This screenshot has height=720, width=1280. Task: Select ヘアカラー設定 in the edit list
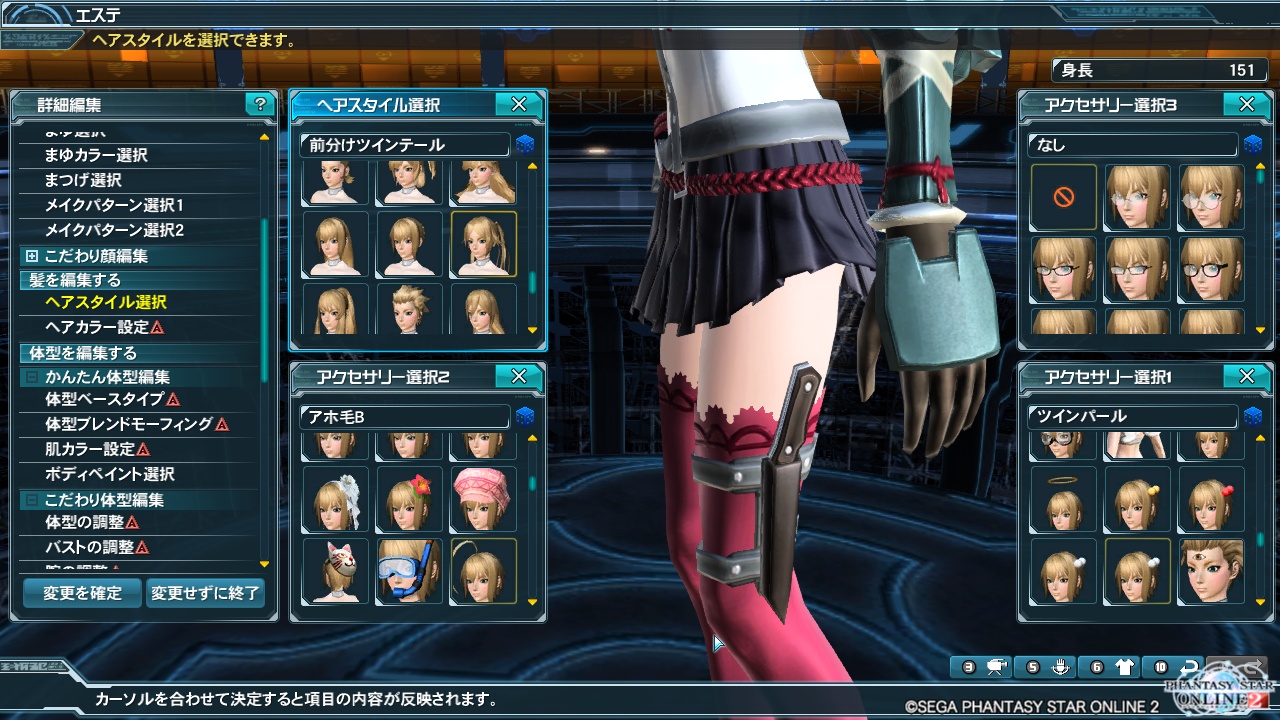[97, 327]
